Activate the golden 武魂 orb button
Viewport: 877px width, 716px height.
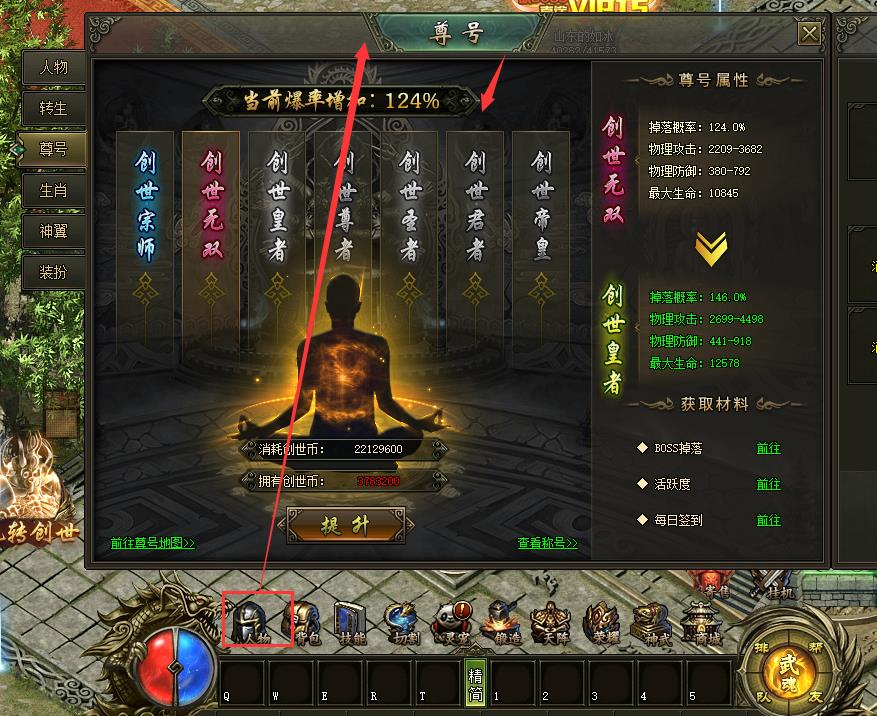790,668
